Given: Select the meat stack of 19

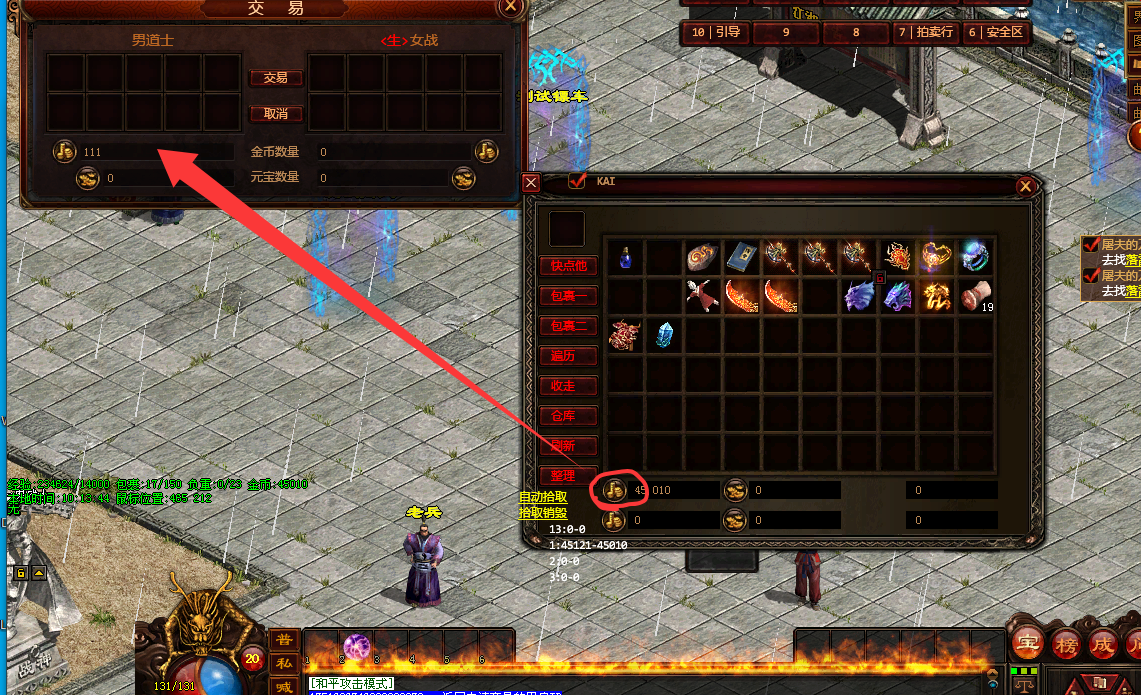Looking at the screenshot, I should tap(975, 297).
